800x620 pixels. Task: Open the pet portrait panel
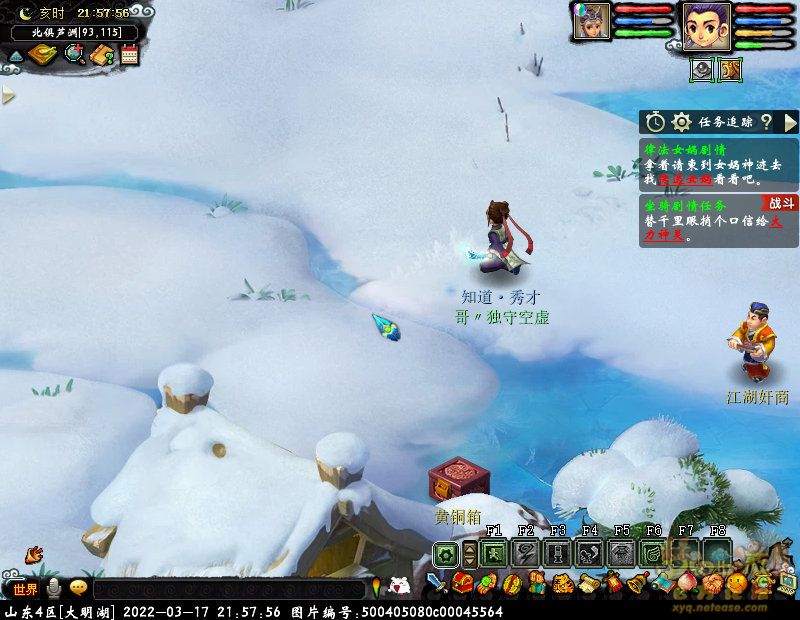(590, 22)
